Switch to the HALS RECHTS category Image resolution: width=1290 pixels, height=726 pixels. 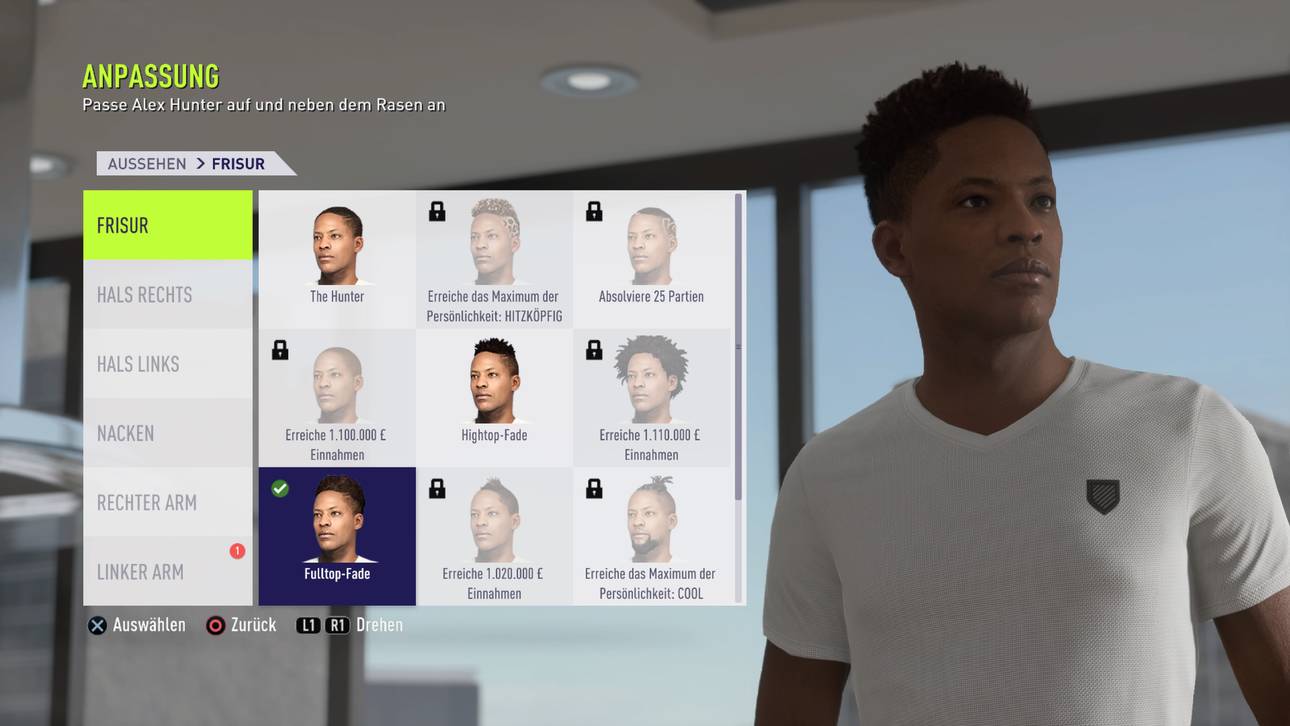(x=167, y=294)
